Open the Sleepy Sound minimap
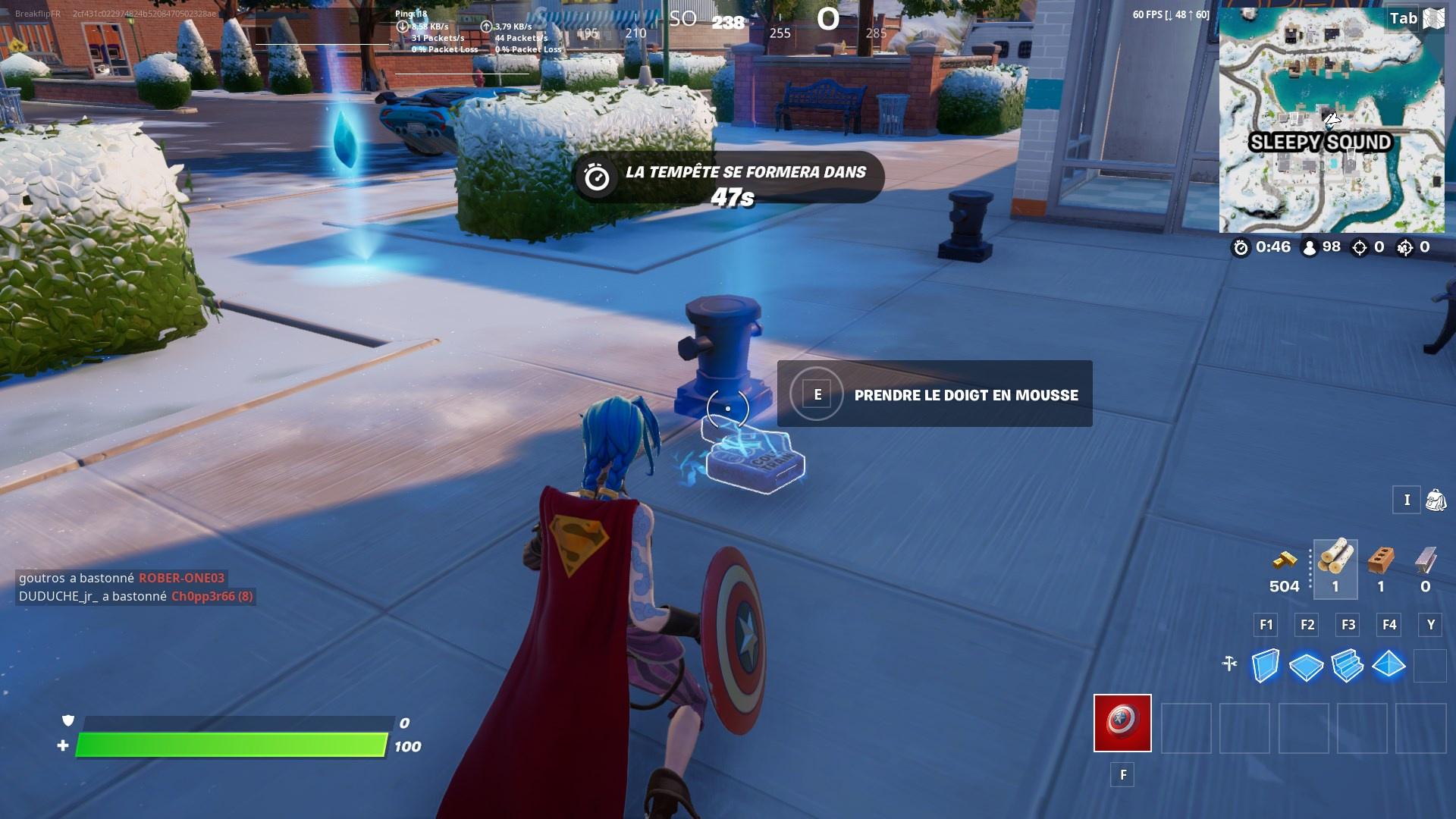The height and width of the screenshot is (819, 1456). (1332, 120)
